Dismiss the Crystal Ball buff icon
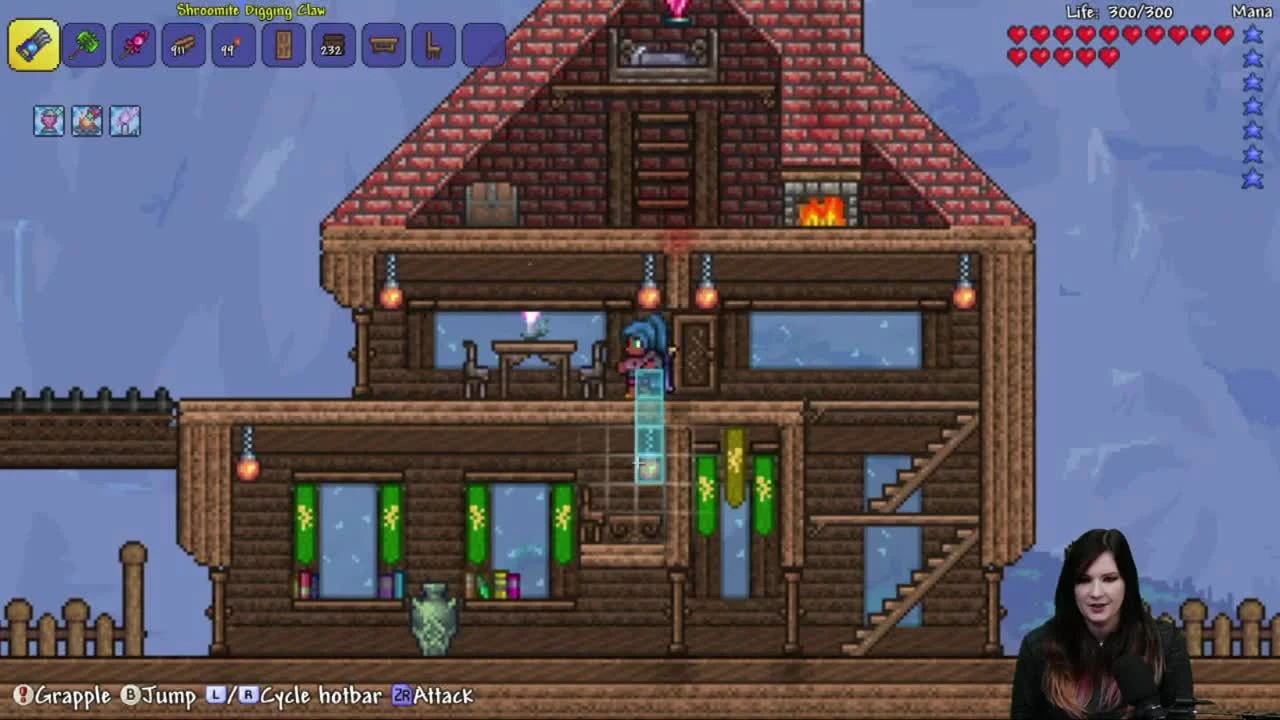Screen dimensions: 1280x720 (48, 120)
